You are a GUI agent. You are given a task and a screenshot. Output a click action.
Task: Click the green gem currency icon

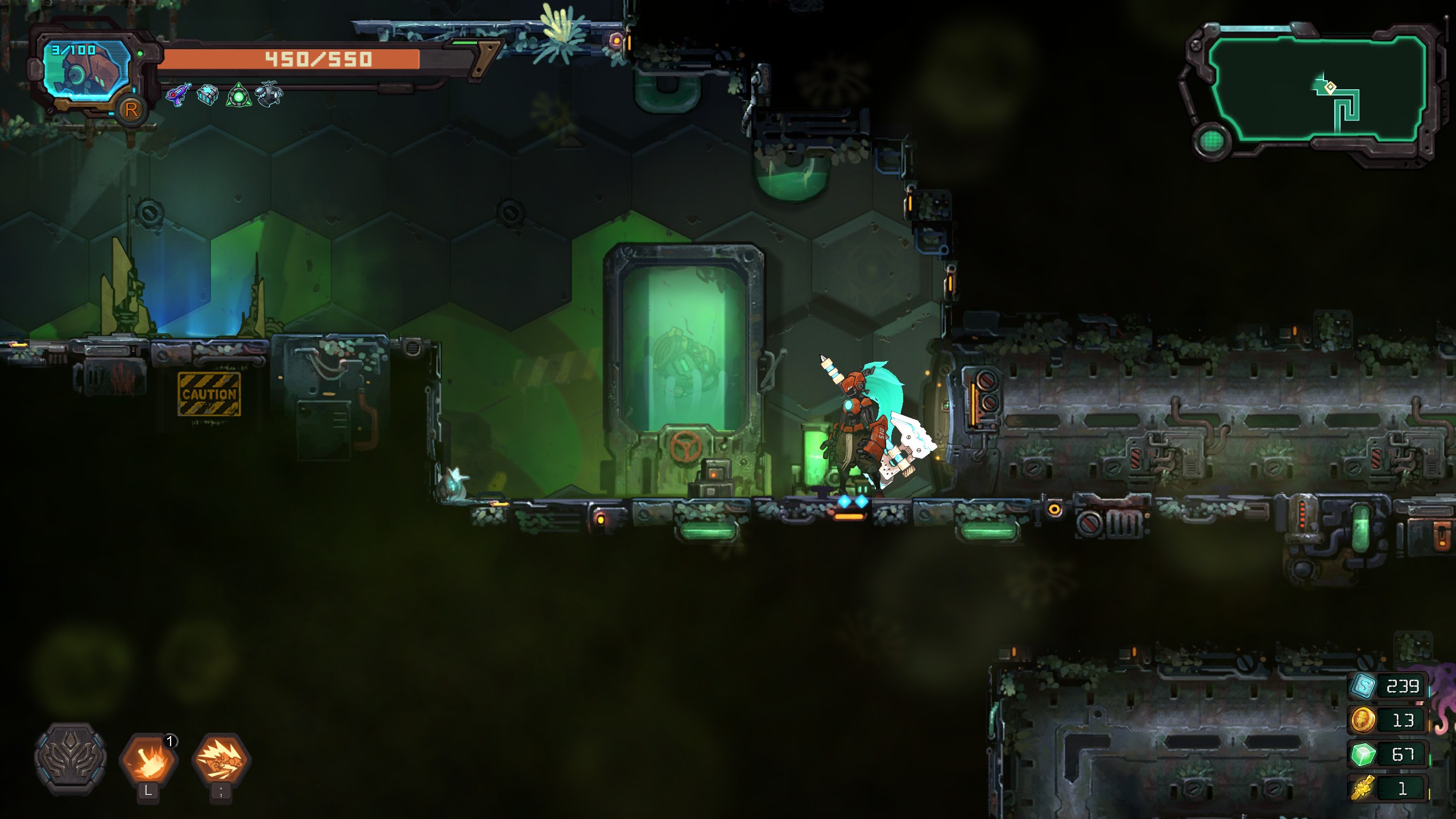click(1363, 755)
